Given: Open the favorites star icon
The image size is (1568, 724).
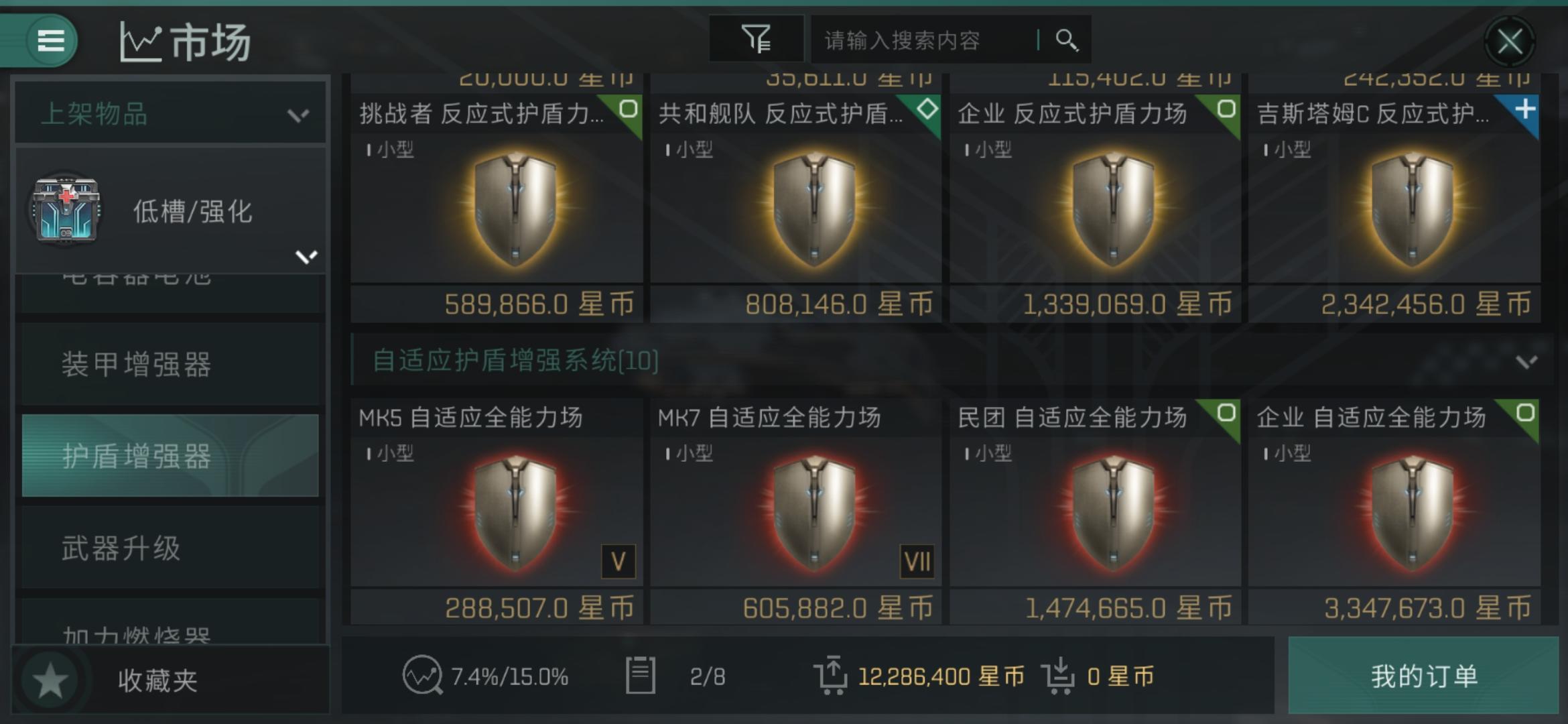Looking at the screenshot, I should [51, 678].
